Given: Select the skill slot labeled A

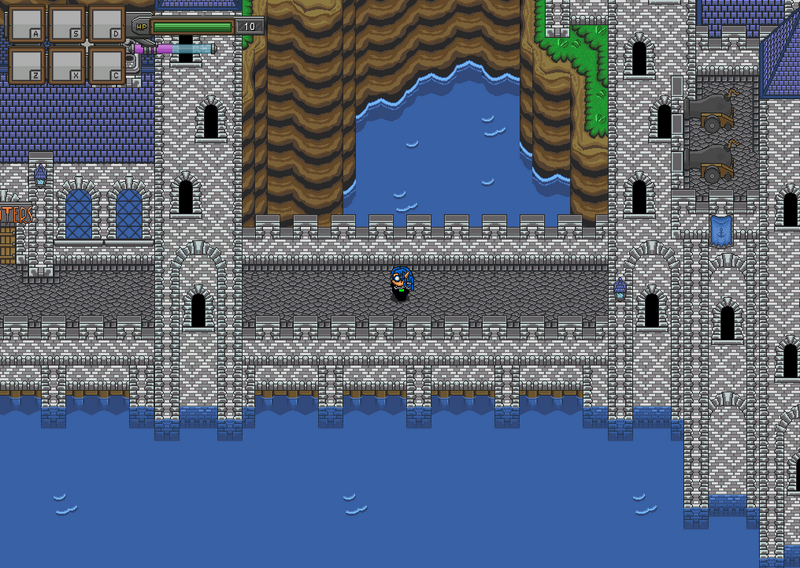Looking at the screenshot, I should [x=26, y=23].
